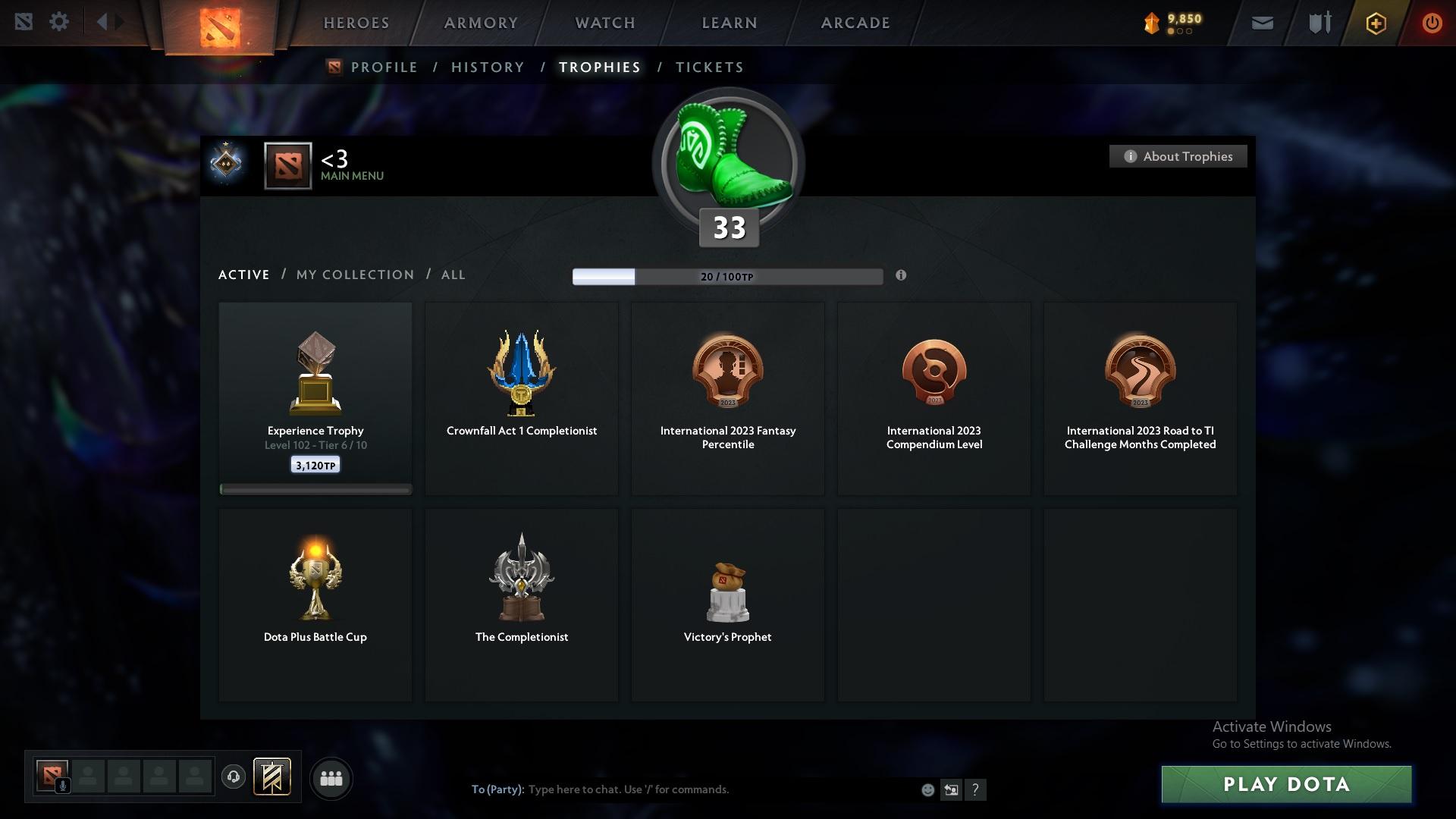
Task: Switch to ALL trophies view
Action: pos(453,275)
